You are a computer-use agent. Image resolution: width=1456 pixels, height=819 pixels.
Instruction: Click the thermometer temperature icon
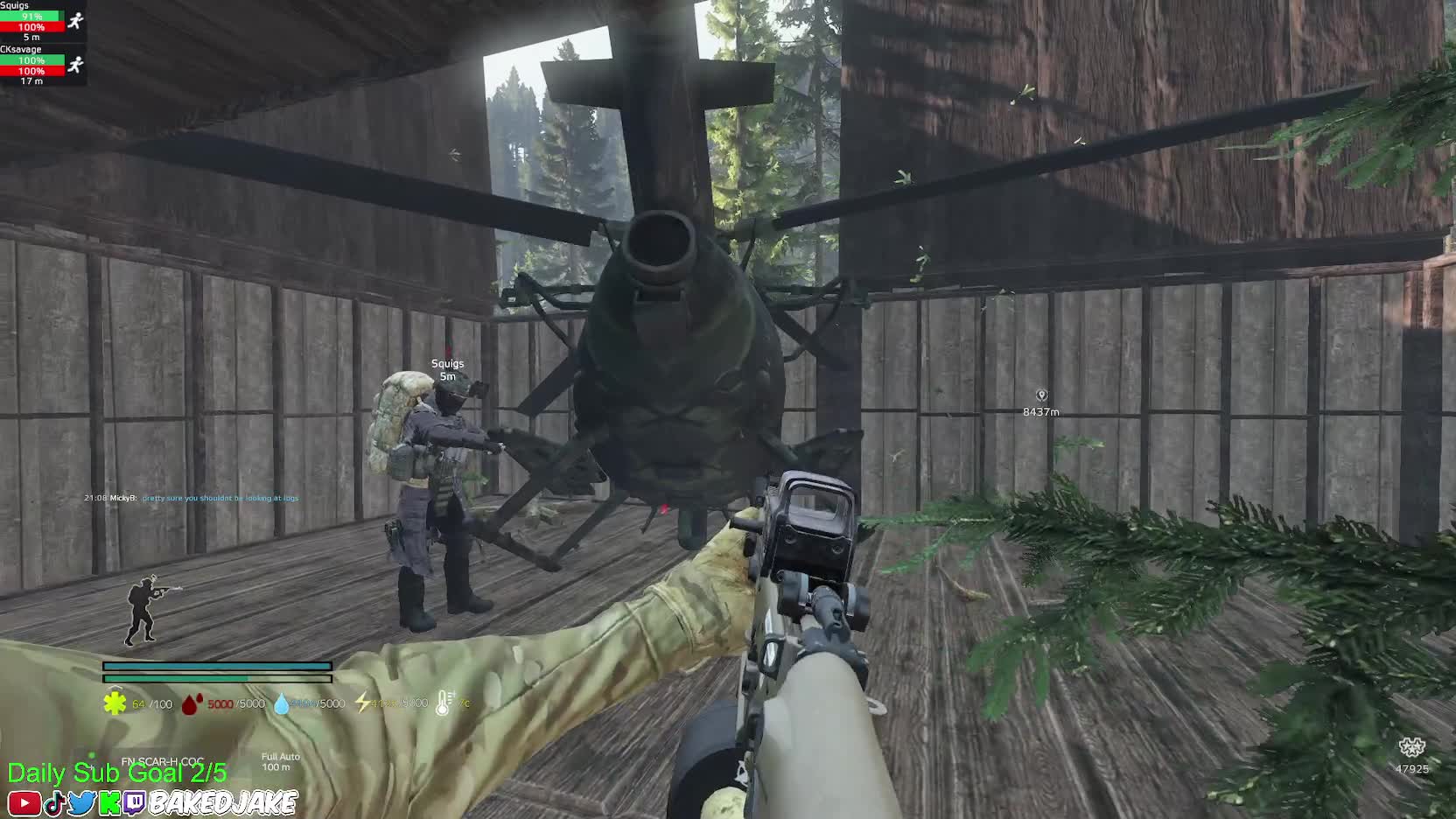(x=444, y=703)
